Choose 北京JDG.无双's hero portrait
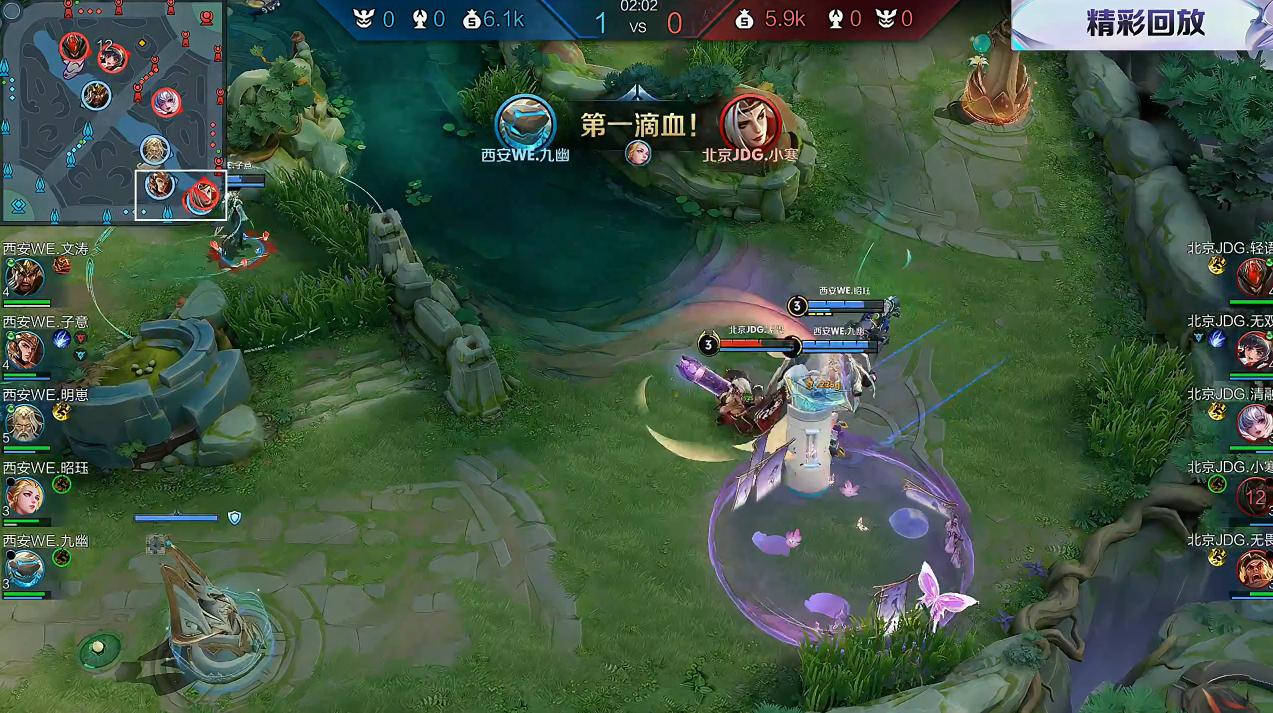This screenshot has width=1273, height=713. click(1254, 350)
